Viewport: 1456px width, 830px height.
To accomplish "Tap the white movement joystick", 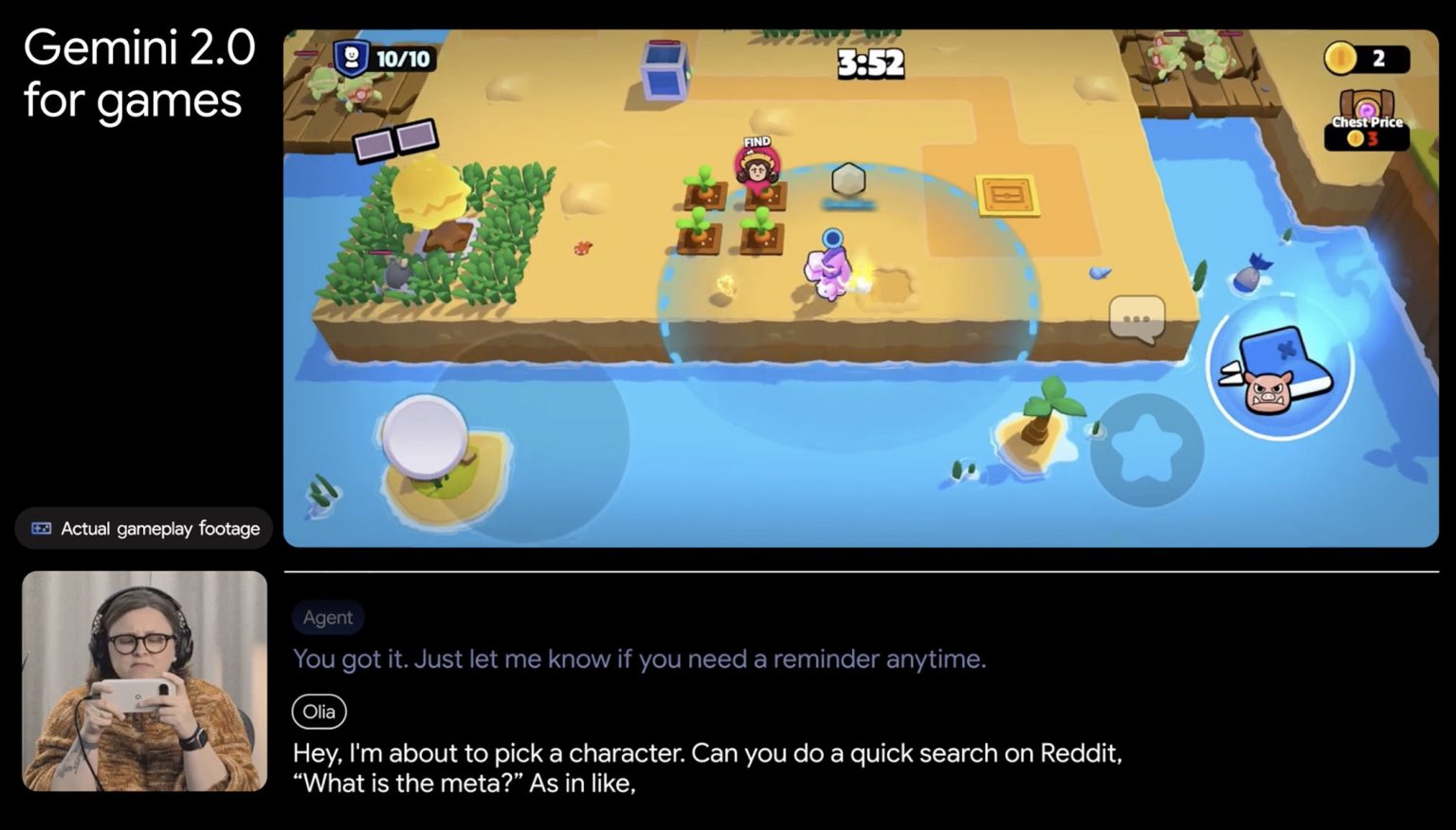I will pyautogui.click(x=426, y=435).
